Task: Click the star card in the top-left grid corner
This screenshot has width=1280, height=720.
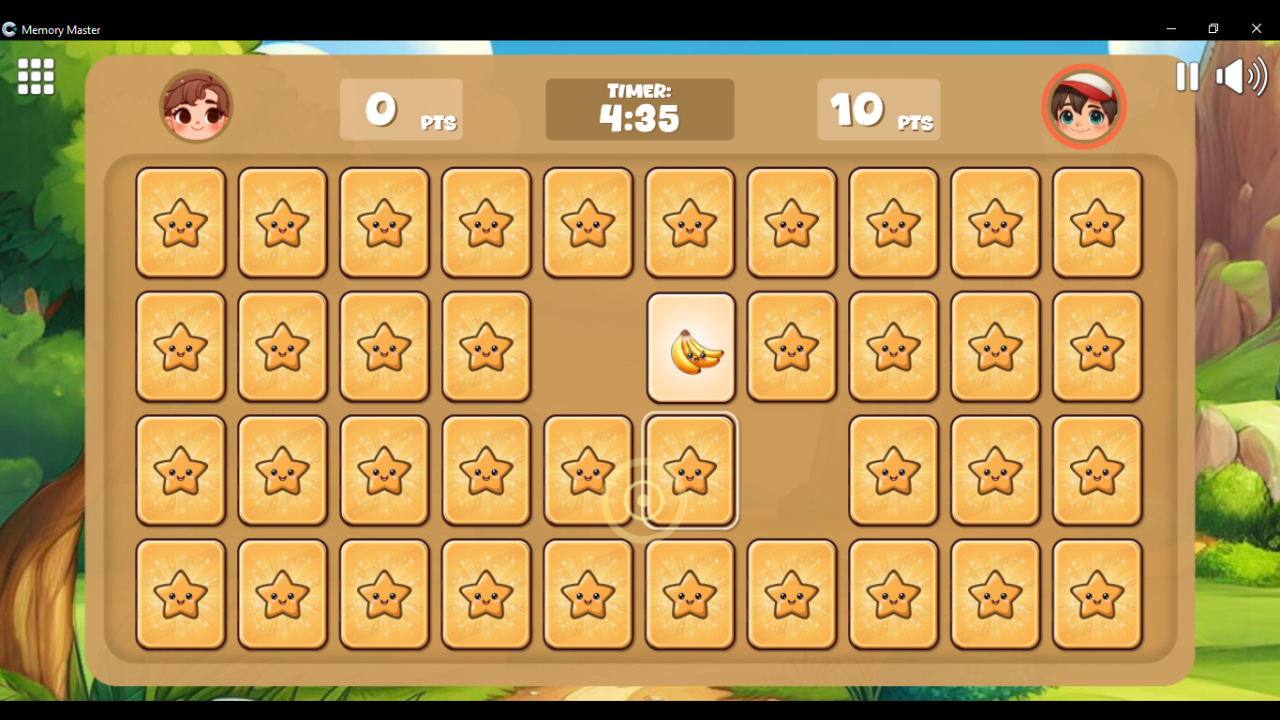Action: click(181, 223)
